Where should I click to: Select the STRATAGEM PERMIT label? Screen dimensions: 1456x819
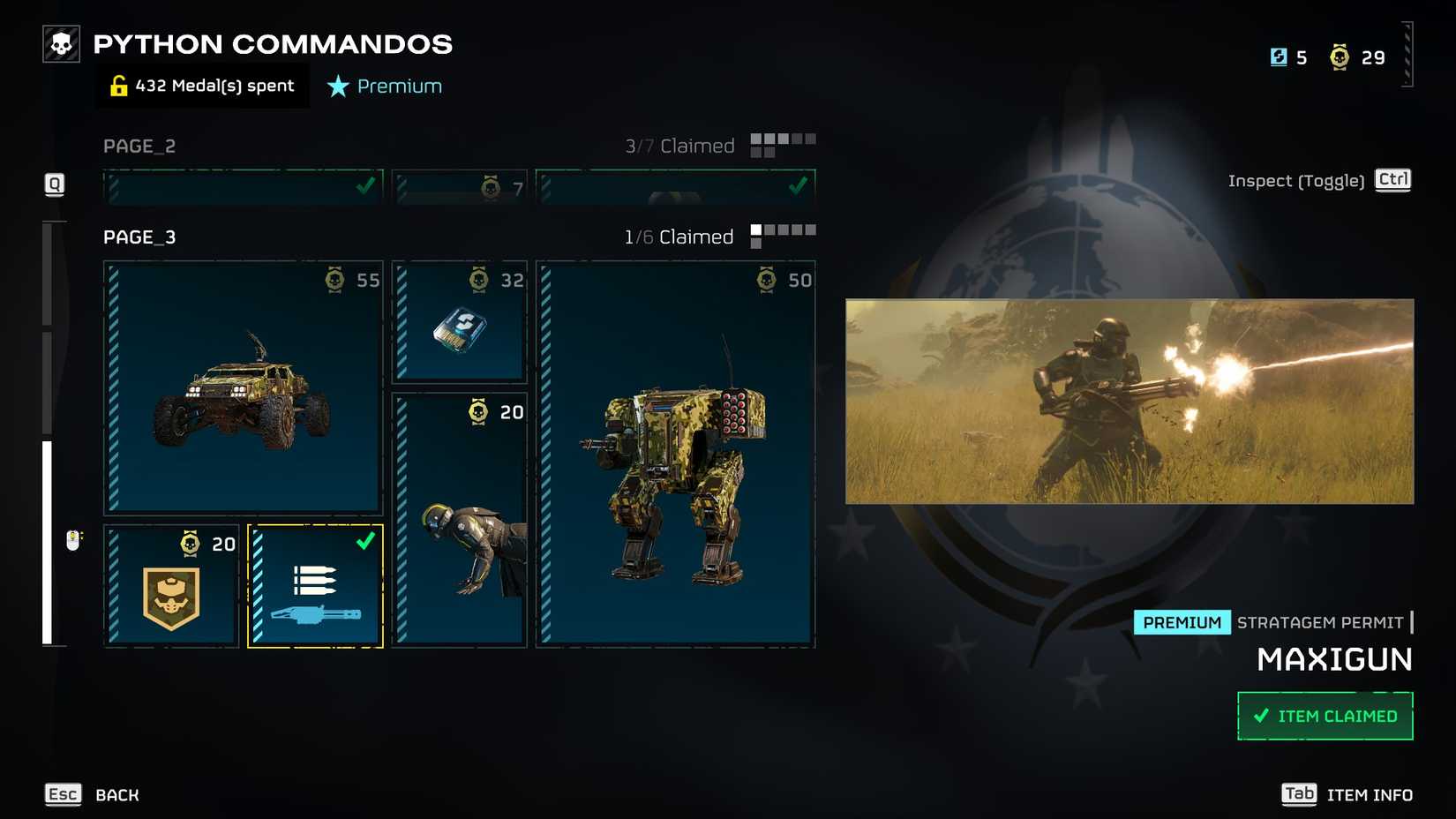[x=1319, y=621]
